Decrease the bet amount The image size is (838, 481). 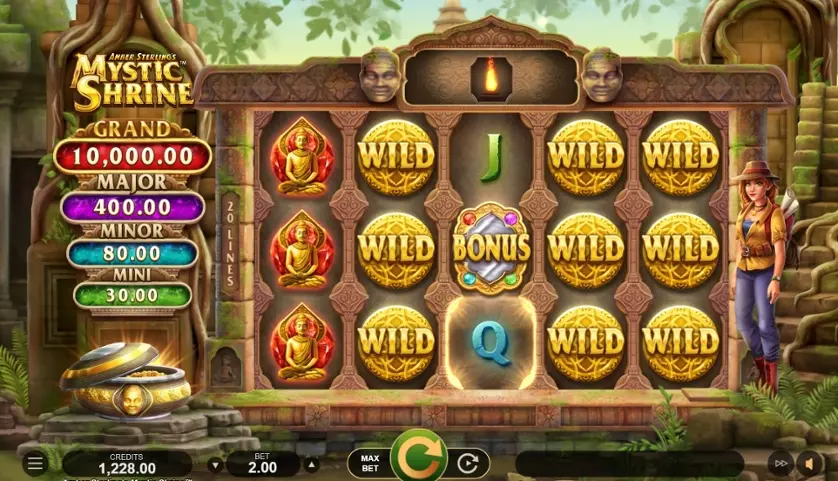[x=215, y=464]
